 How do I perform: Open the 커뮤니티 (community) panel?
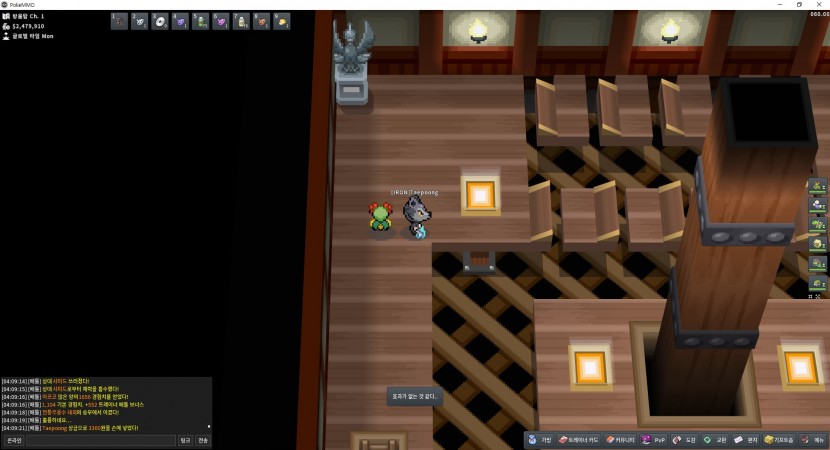(620, 440)
